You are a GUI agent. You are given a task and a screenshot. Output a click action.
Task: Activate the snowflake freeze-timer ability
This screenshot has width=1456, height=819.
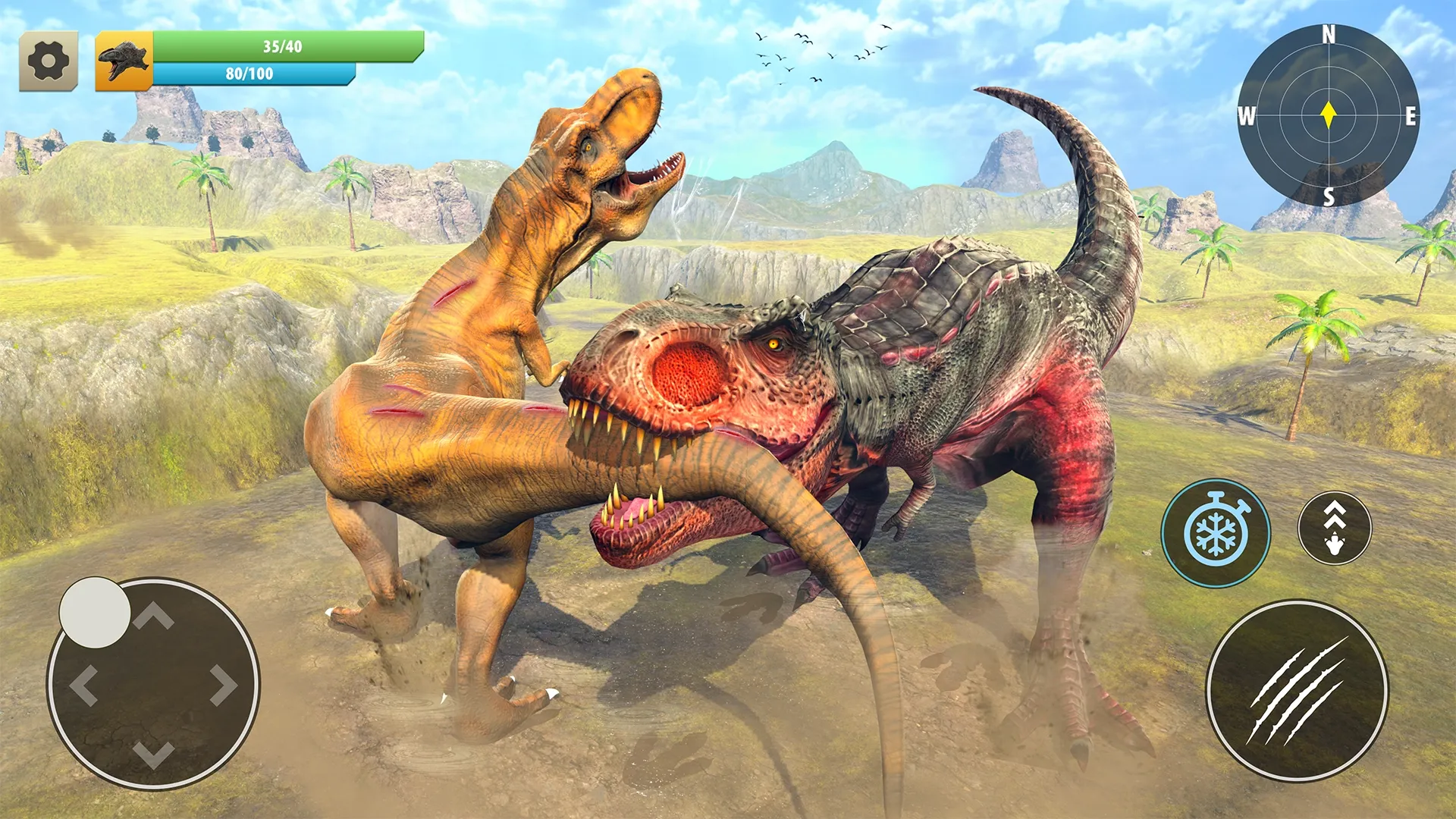(x=1216, y=533)
